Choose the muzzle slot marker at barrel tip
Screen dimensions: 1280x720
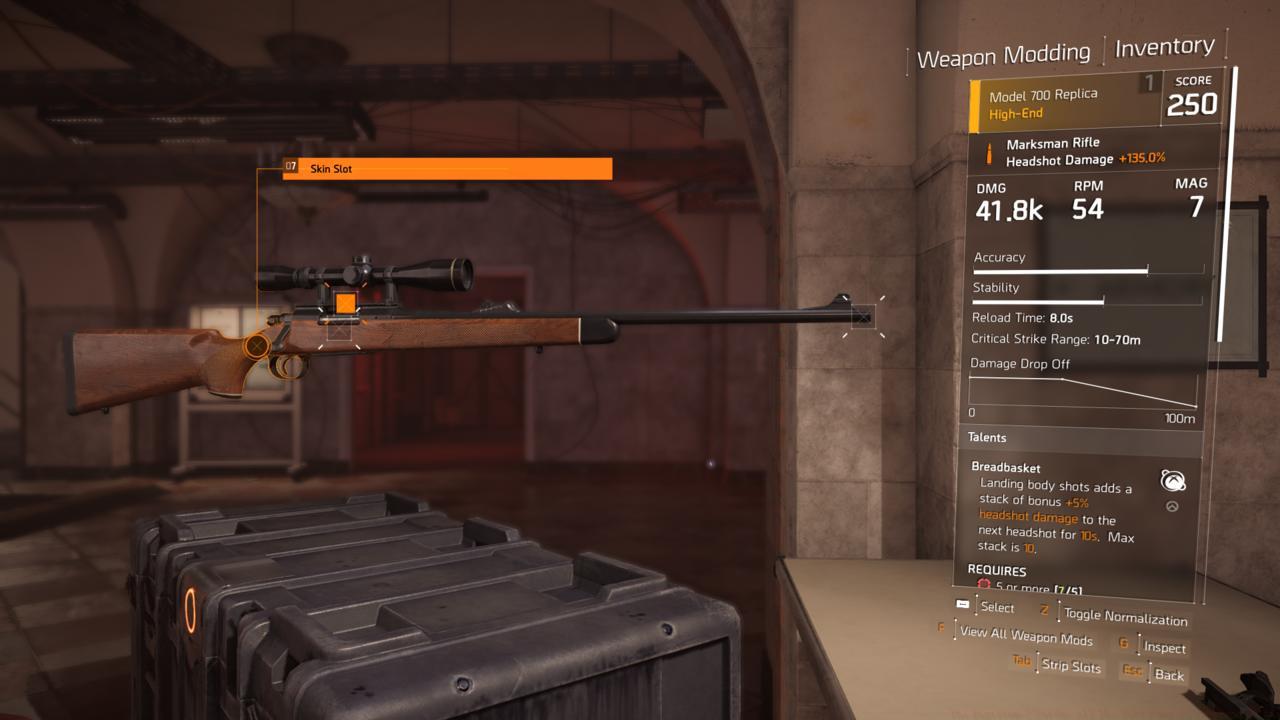(x=862, y=318)
